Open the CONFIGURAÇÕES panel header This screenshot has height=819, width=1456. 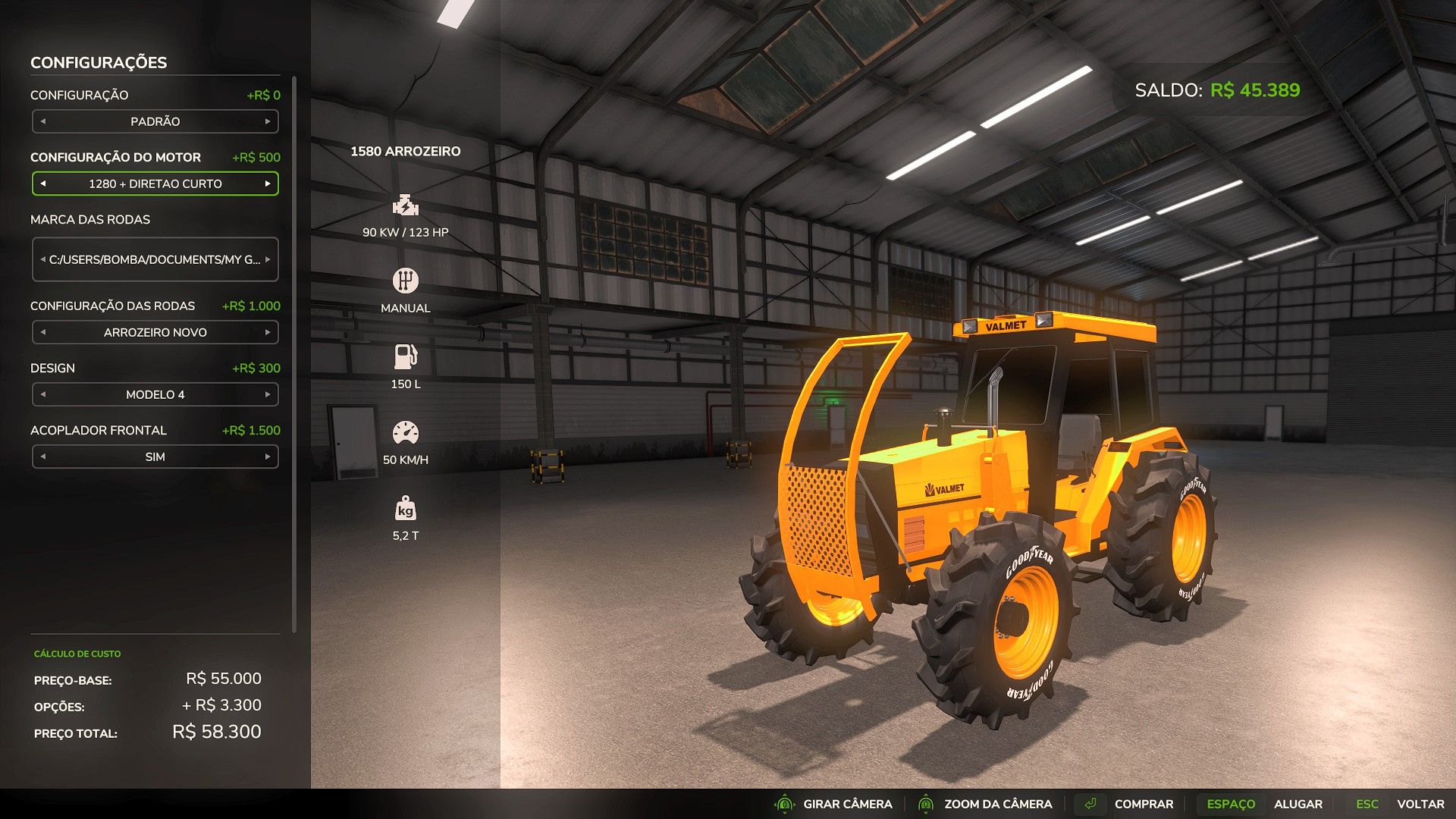pos(97,62)
